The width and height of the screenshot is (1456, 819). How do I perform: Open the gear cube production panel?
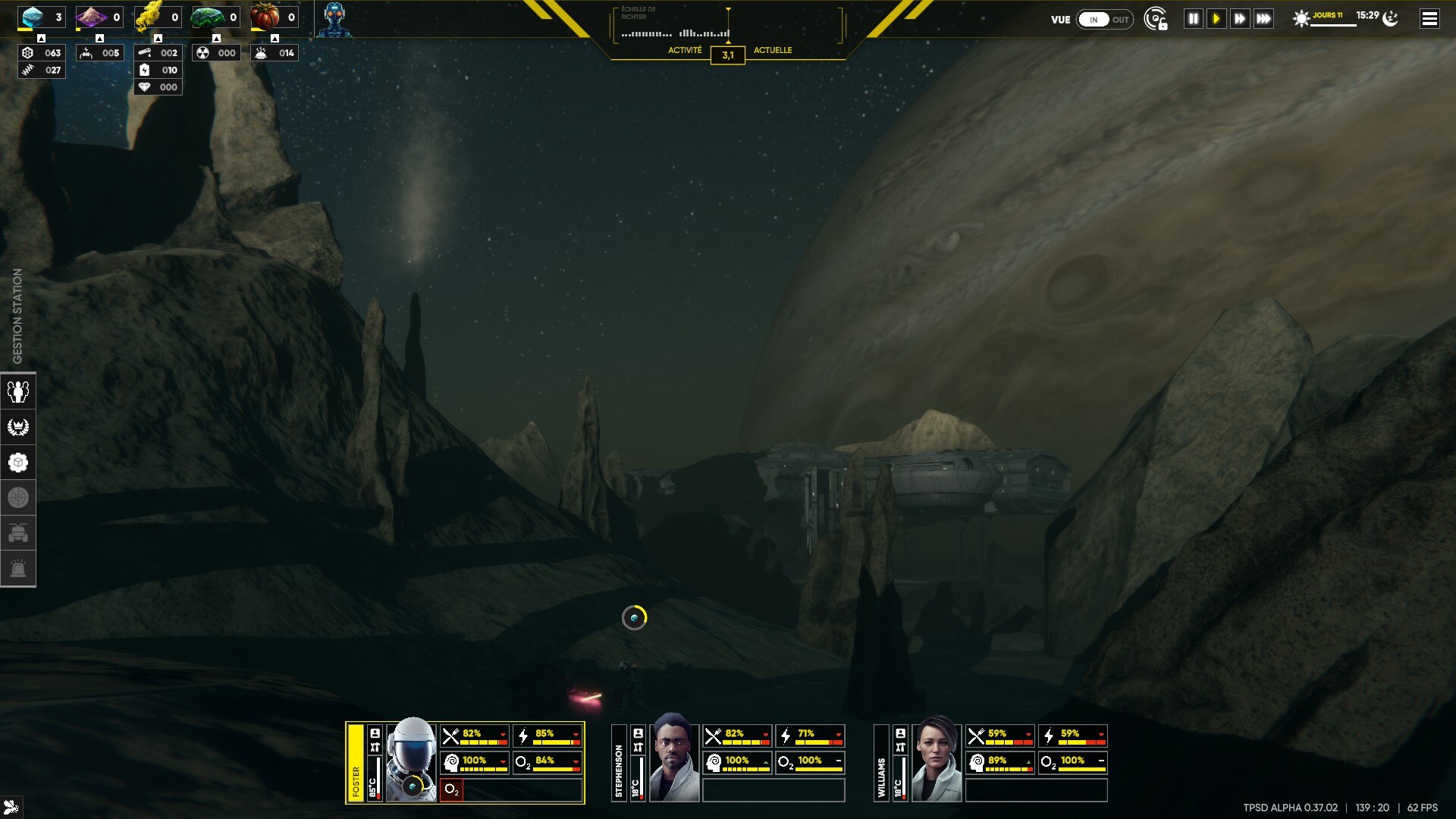[x=18, y=463]
